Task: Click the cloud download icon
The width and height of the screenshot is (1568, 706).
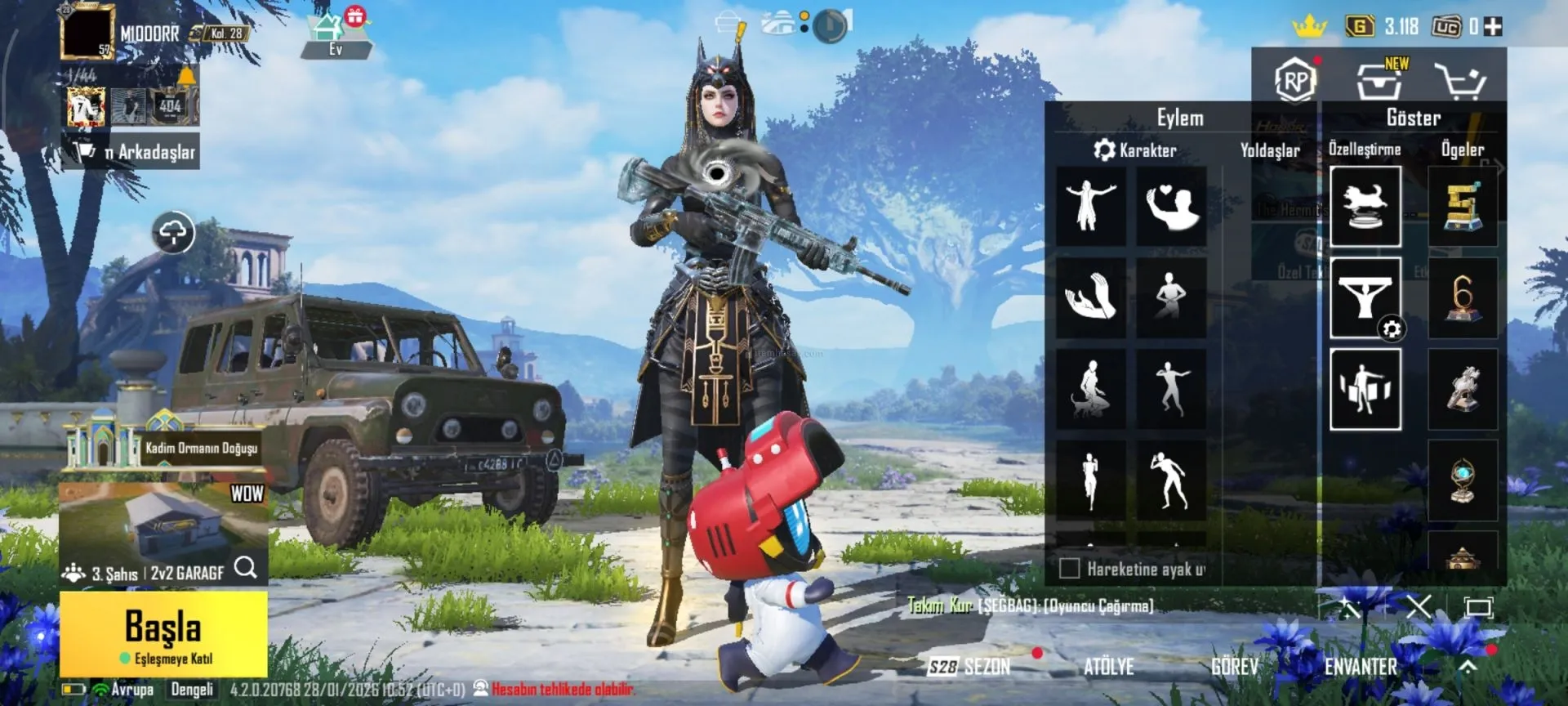Action: 173,234
